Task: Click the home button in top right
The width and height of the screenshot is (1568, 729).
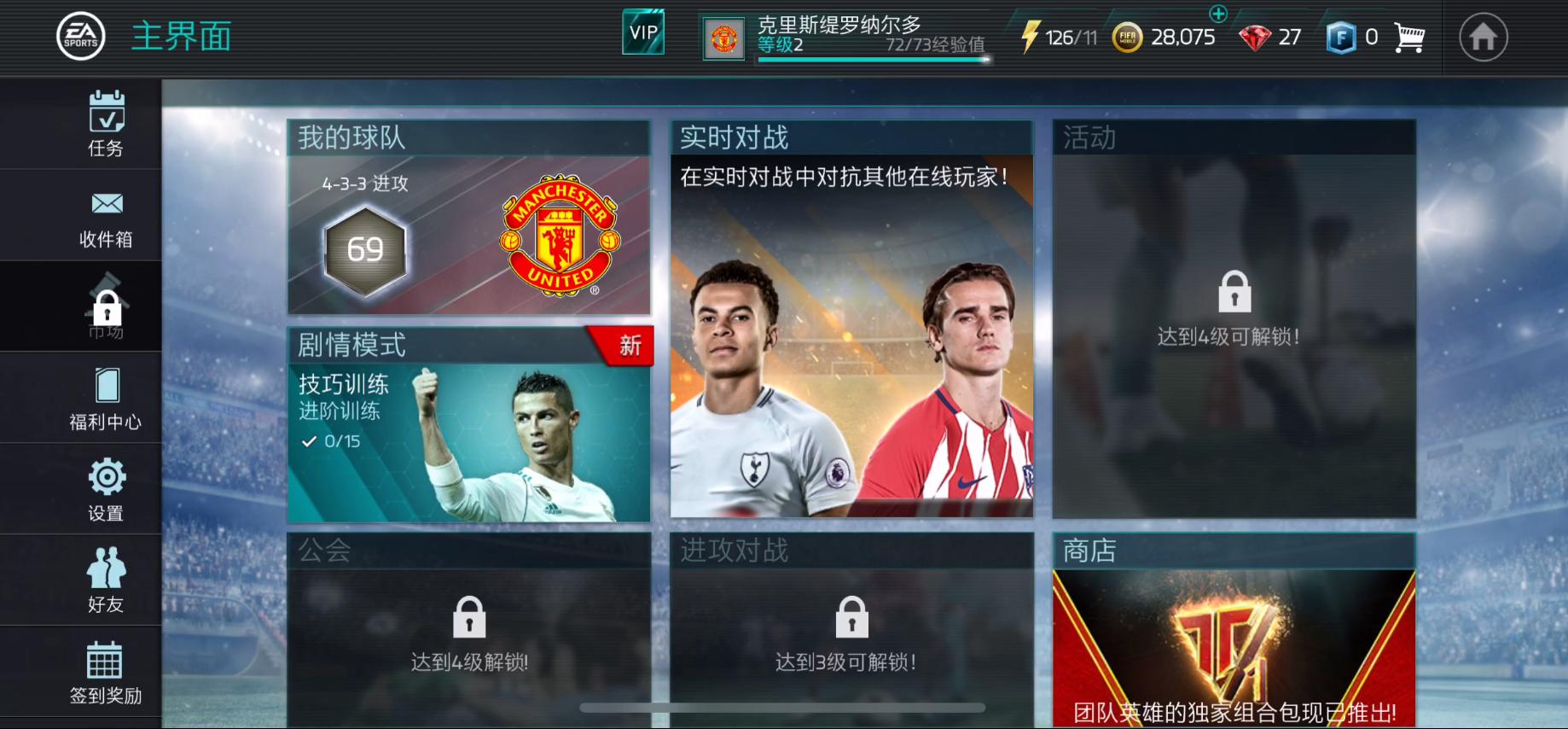Action: tap(1484, 36)
